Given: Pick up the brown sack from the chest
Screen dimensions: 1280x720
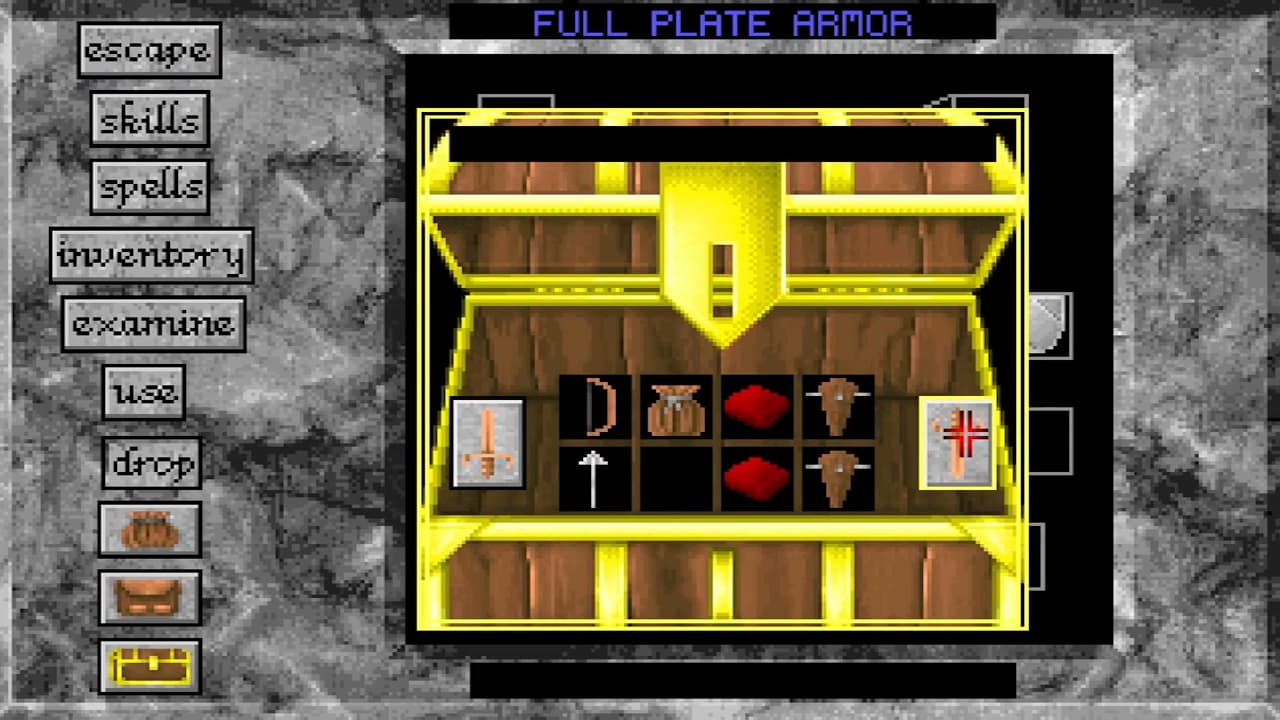Looking at the screenshot, I should [x=676, y=404].
